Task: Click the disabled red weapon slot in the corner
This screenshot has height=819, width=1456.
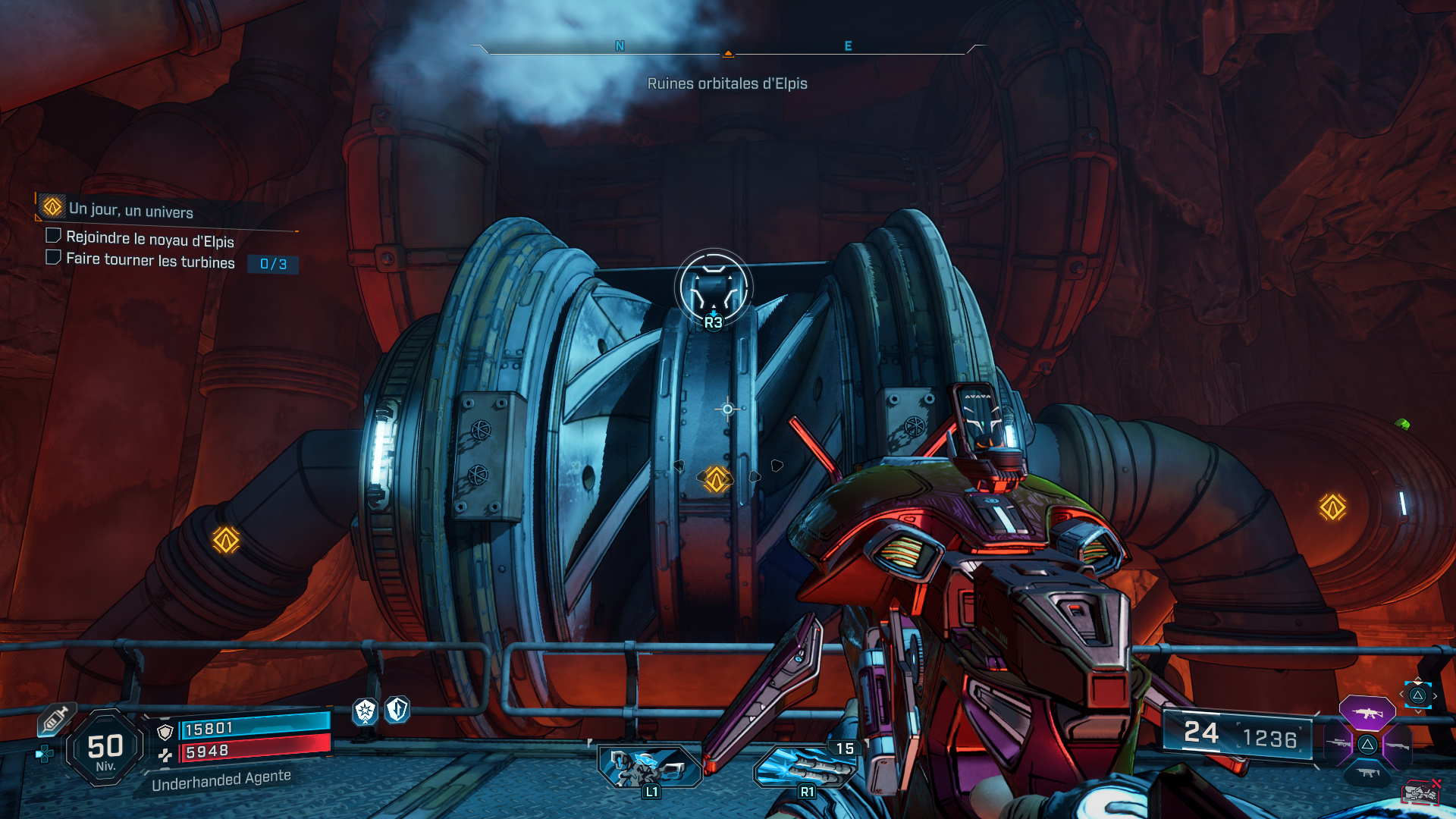Action: click(x=1420, y=792)
